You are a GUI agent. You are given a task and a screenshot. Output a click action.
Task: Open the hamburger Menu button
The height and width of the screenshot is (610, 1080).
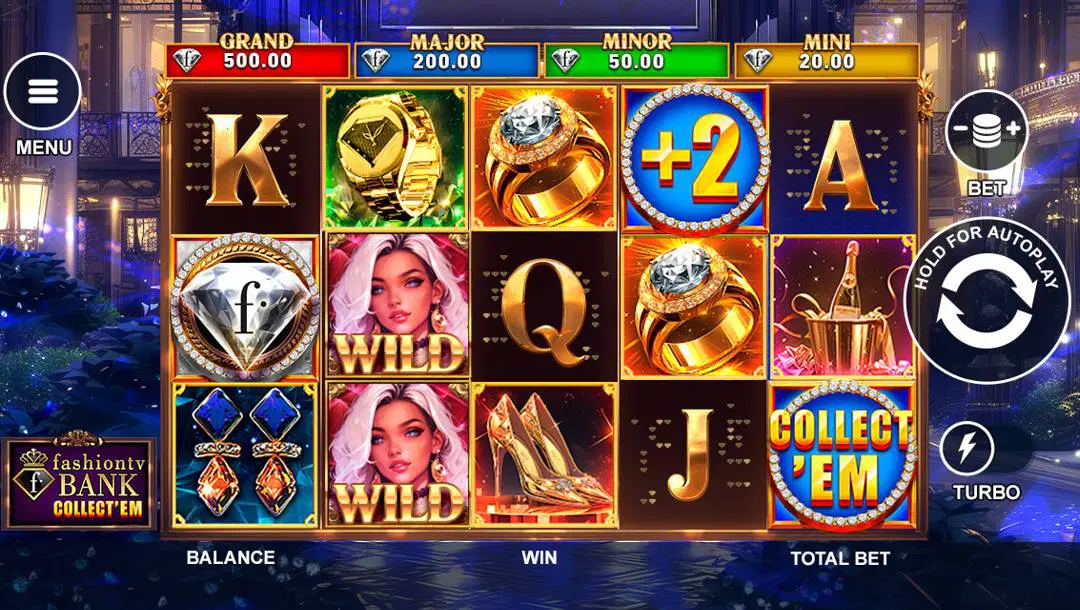coord(43,92)
